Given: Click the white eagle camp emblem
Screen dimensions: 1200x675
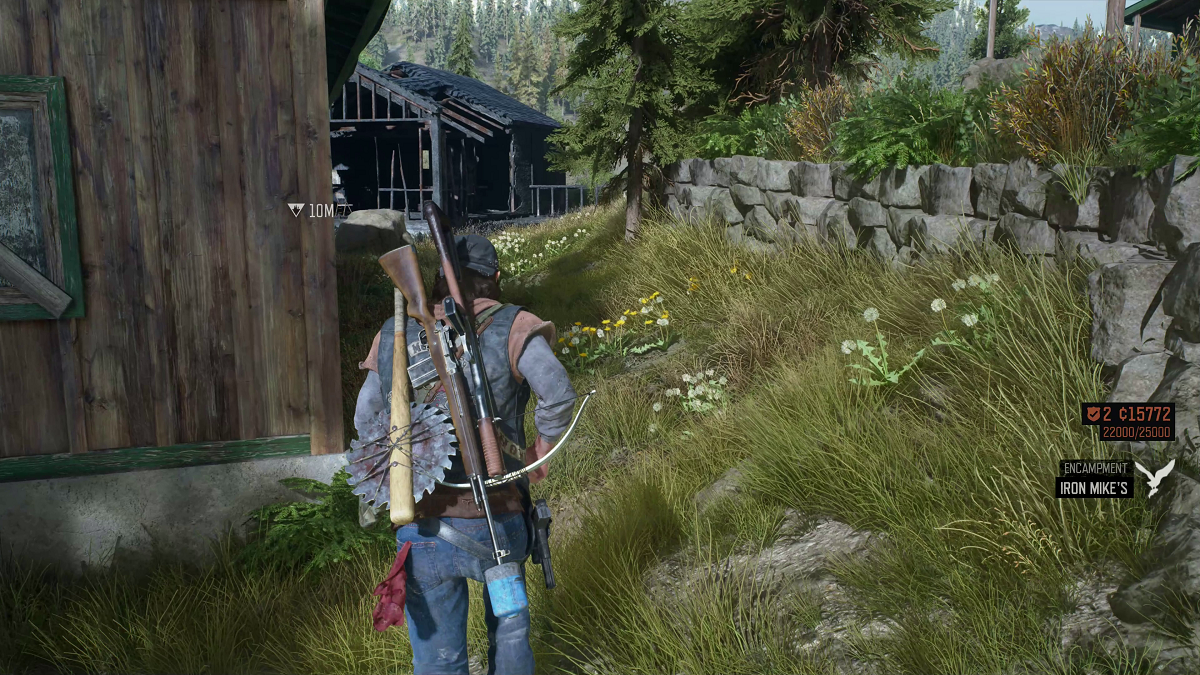Looking at the screenshot, I should [x=1159, y=477].
